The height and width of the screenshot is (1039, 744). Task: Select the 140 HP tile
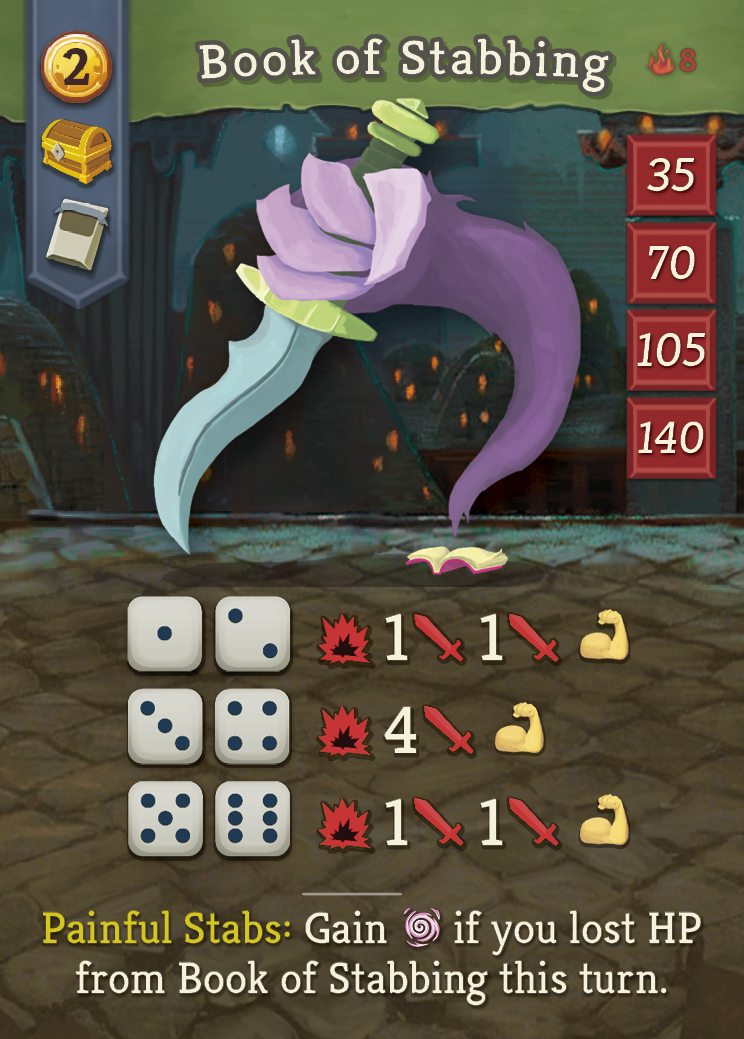[x=670, y=437]
